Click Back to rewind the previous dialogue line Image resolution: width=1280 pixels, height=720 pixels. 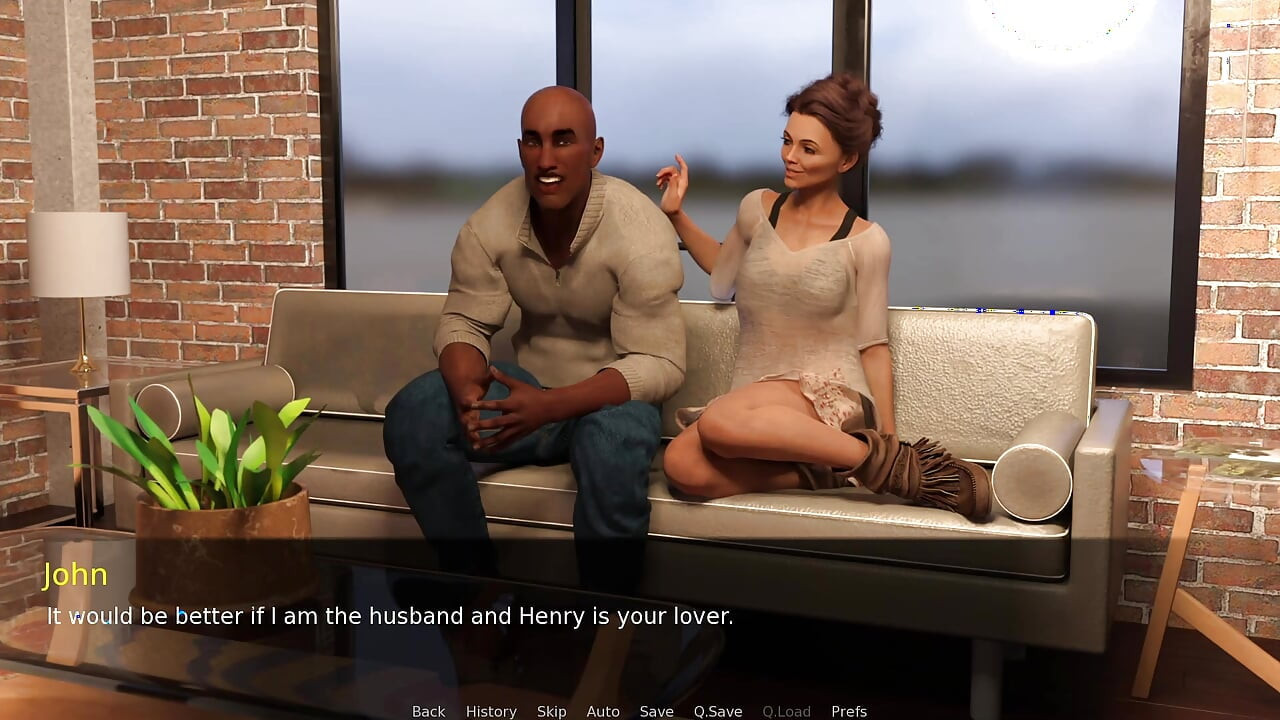(428, 711)
